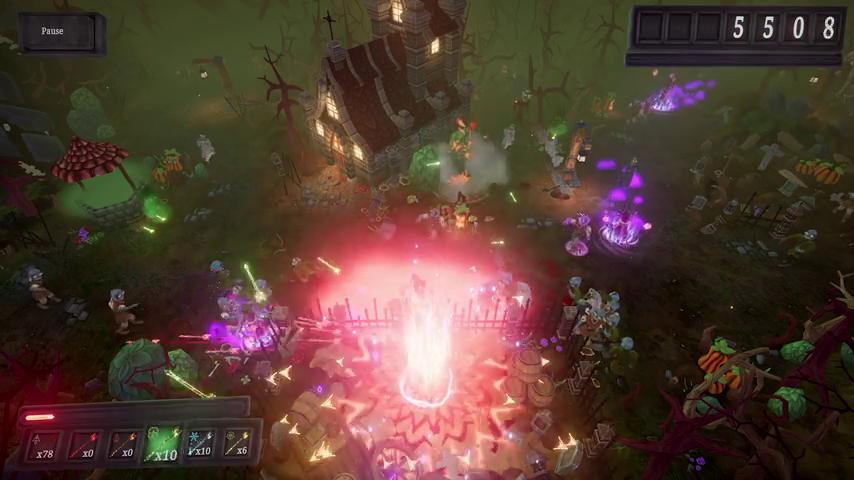
Task: Switch to the blue ice arrow slot
Action: (200, 444)
